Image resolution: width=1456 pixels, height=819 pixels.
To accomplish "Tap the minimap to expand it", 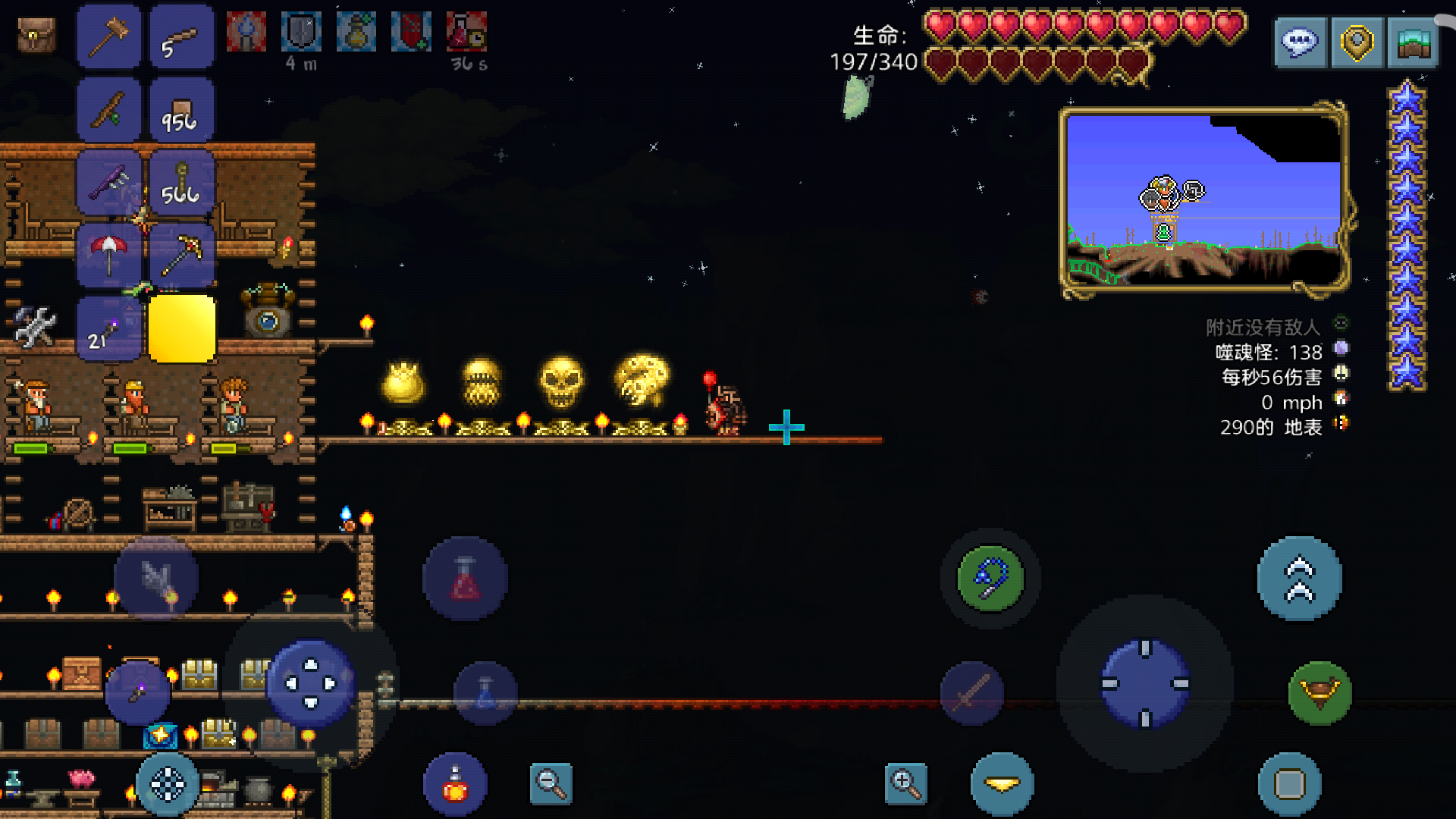I will click(x=1203, y=200).
